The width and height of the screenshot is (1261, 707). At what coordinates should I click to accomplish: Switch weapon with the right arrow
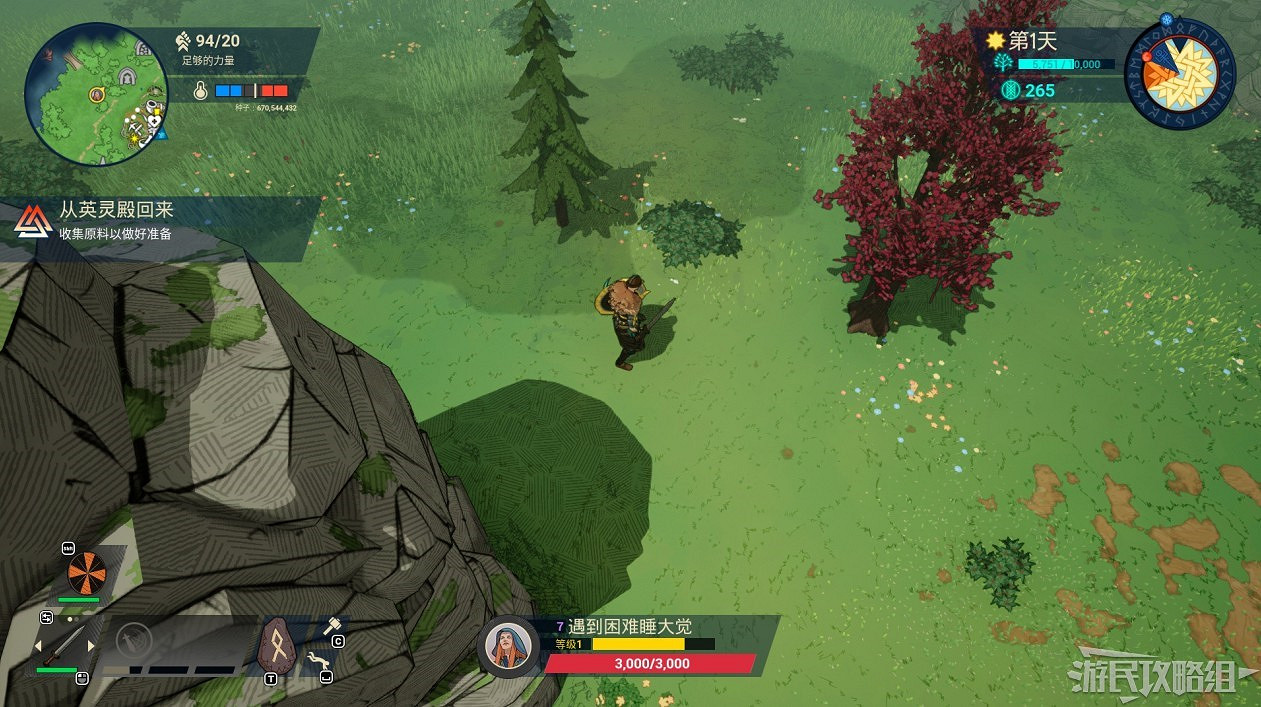[x=93, y=646]
